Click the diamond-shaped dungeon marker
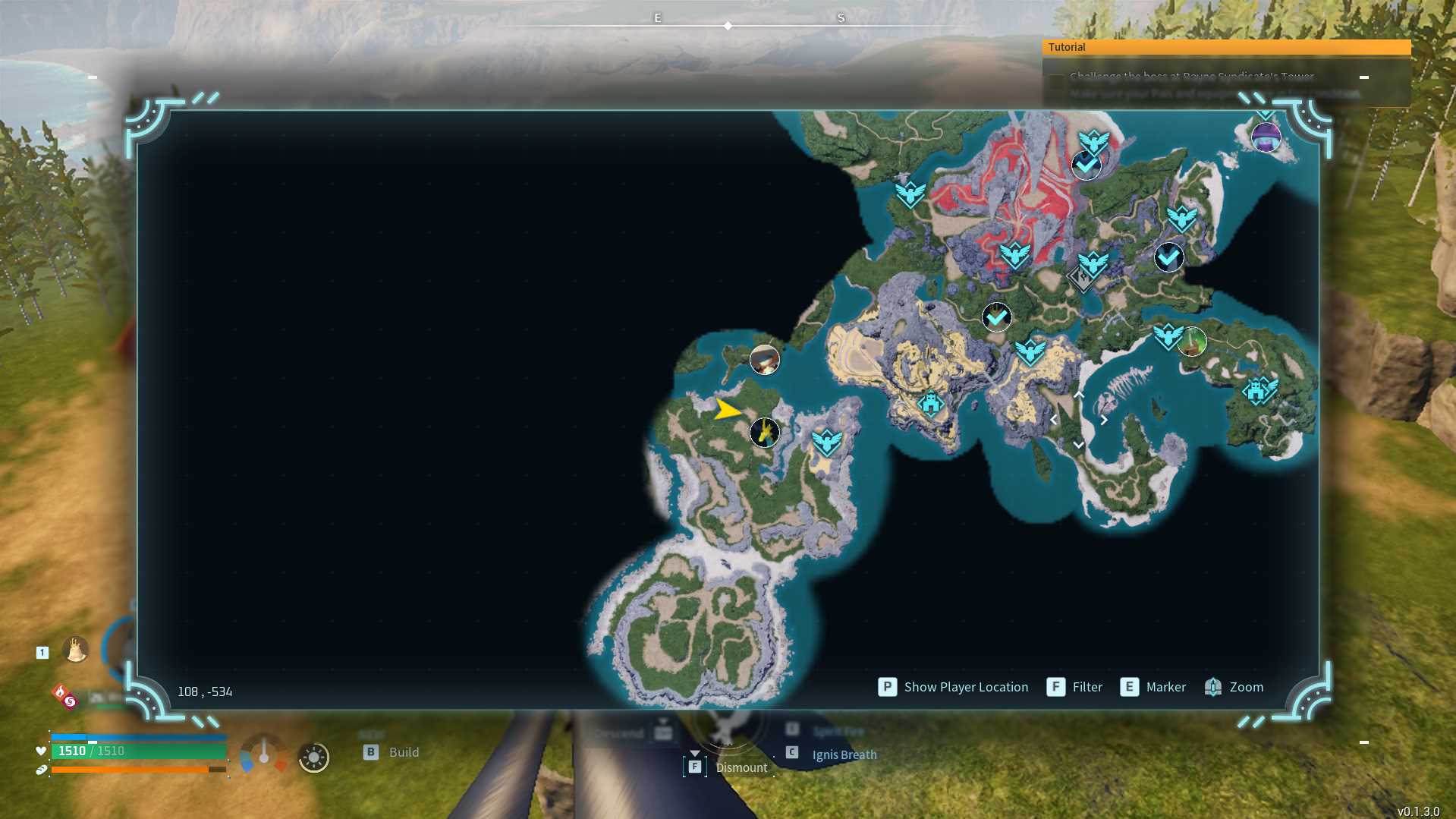This screenshot has width=1456, height=819. (x=1082, y=279)
